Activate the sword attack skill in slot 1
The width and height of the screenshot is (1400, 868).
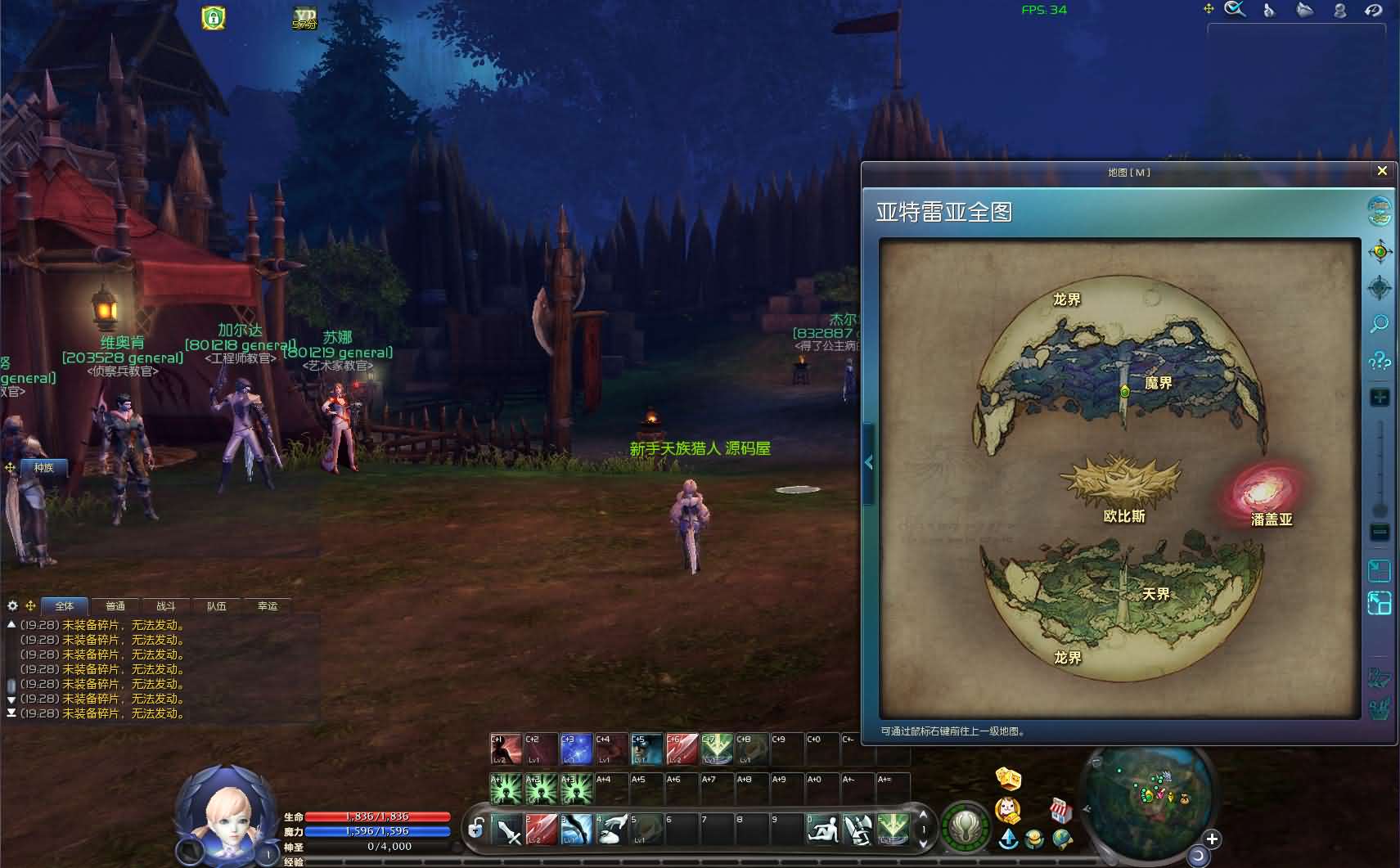point(506,830)
